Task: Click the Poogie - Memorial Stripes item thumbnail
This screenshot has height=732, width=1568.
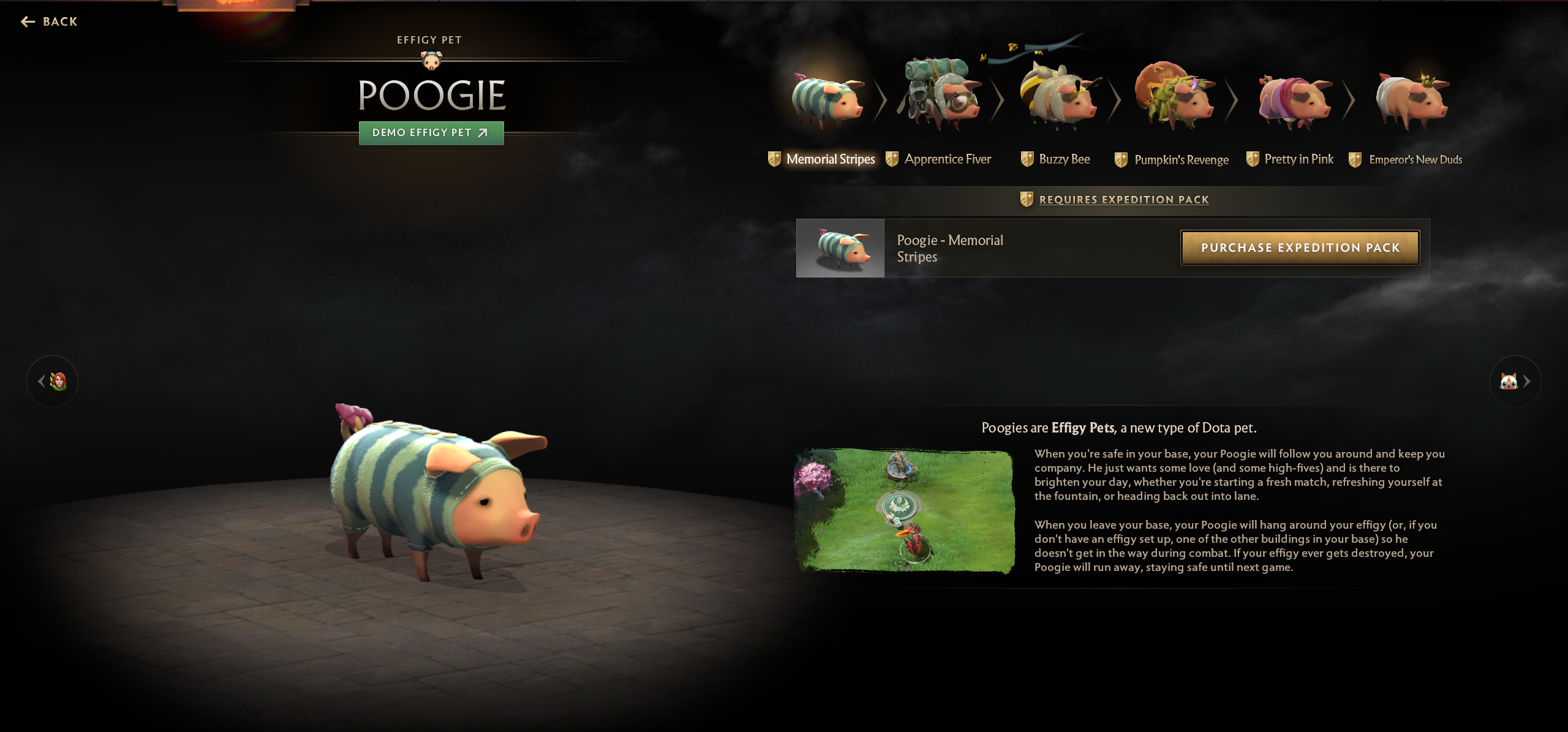Action: [840, 248]
